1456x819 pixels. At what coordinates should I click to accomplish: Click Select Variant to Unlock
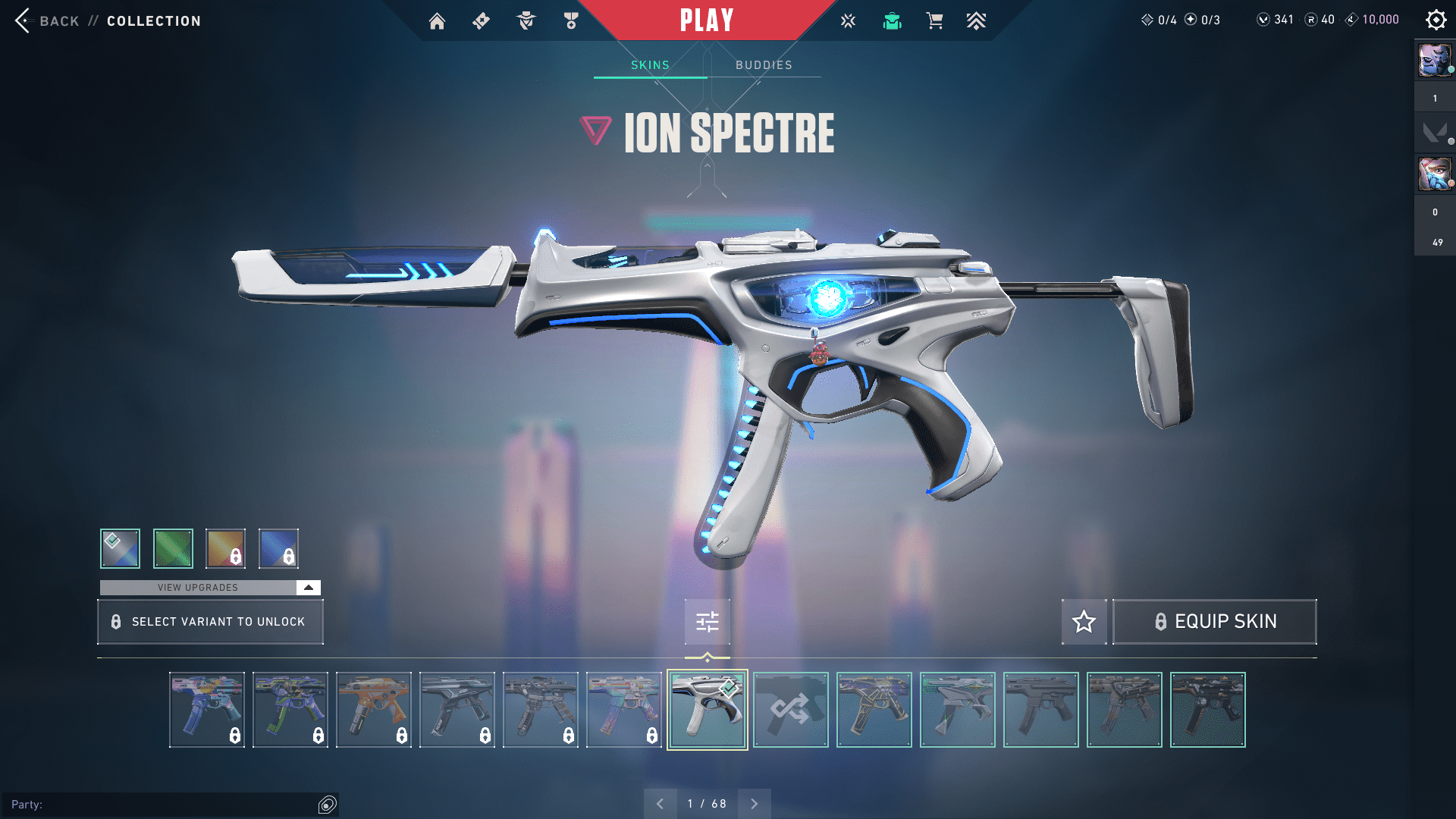(x=210, y=622)
